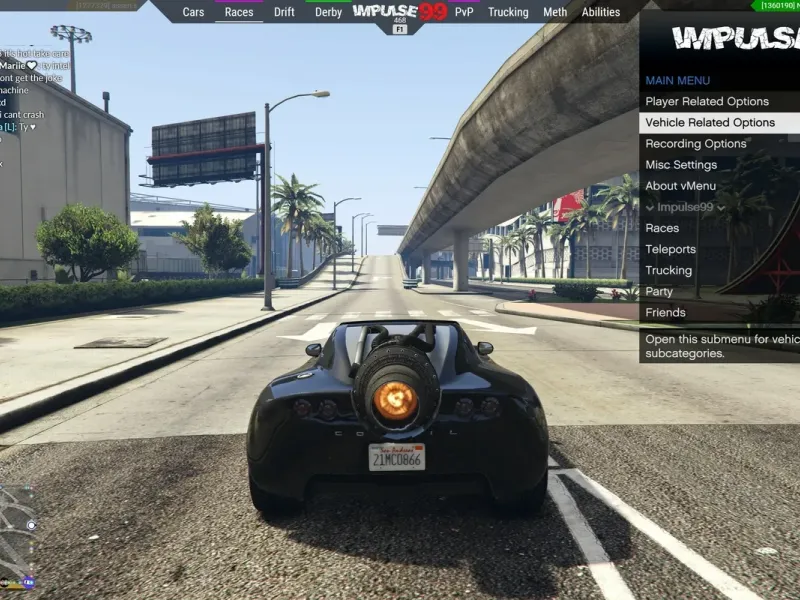Open the Derby tab
This screenshot has width=800, height=600.
328,12
